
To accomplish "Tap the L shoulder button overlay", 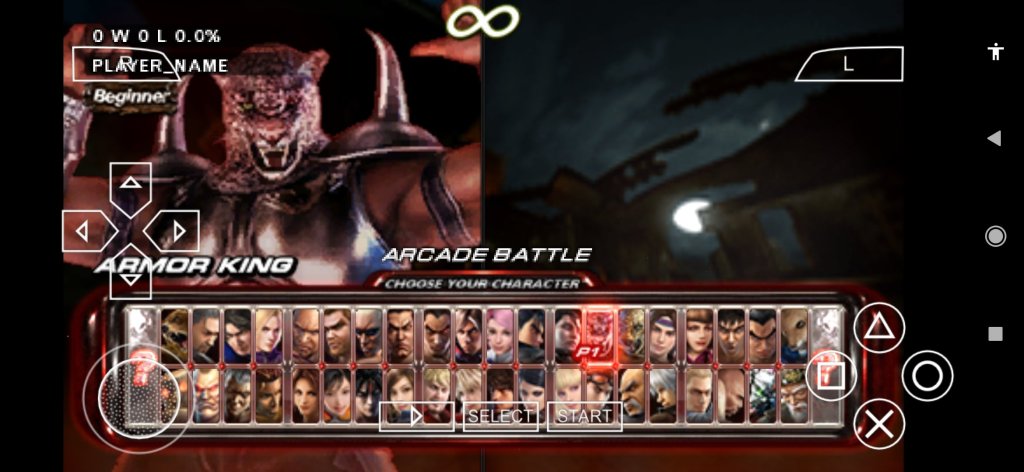I will tap(849, 64).
